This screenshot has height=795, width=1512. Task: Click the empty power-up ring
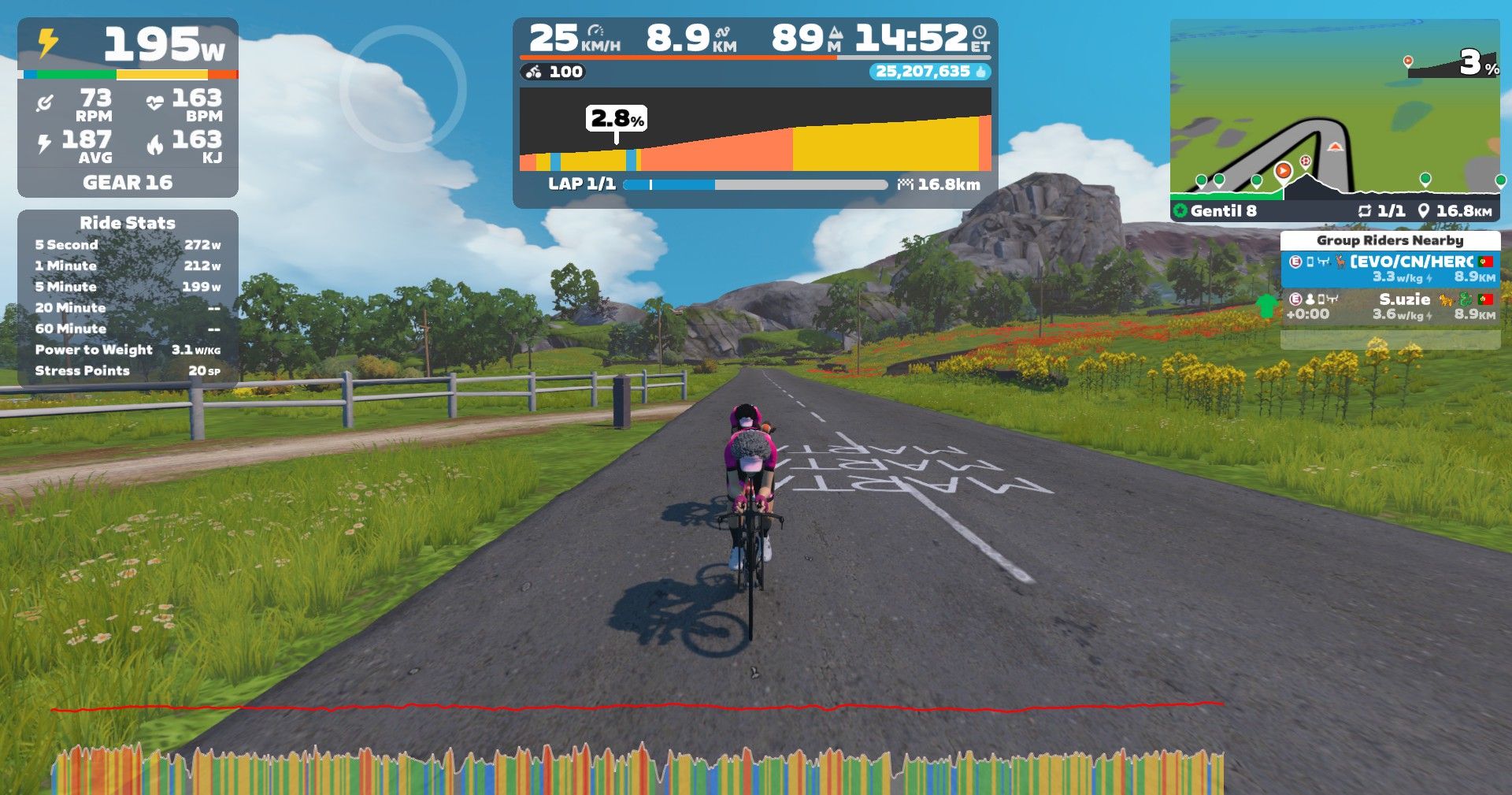(403, 89)
